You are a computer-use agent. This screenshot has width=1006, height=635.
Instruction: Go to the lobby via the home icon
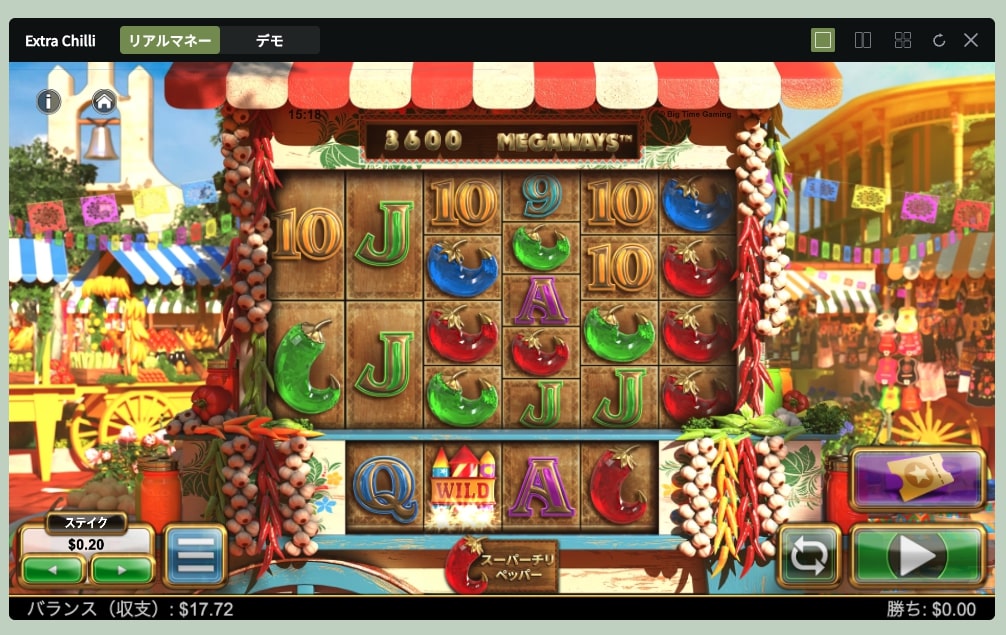pos(104,101)
